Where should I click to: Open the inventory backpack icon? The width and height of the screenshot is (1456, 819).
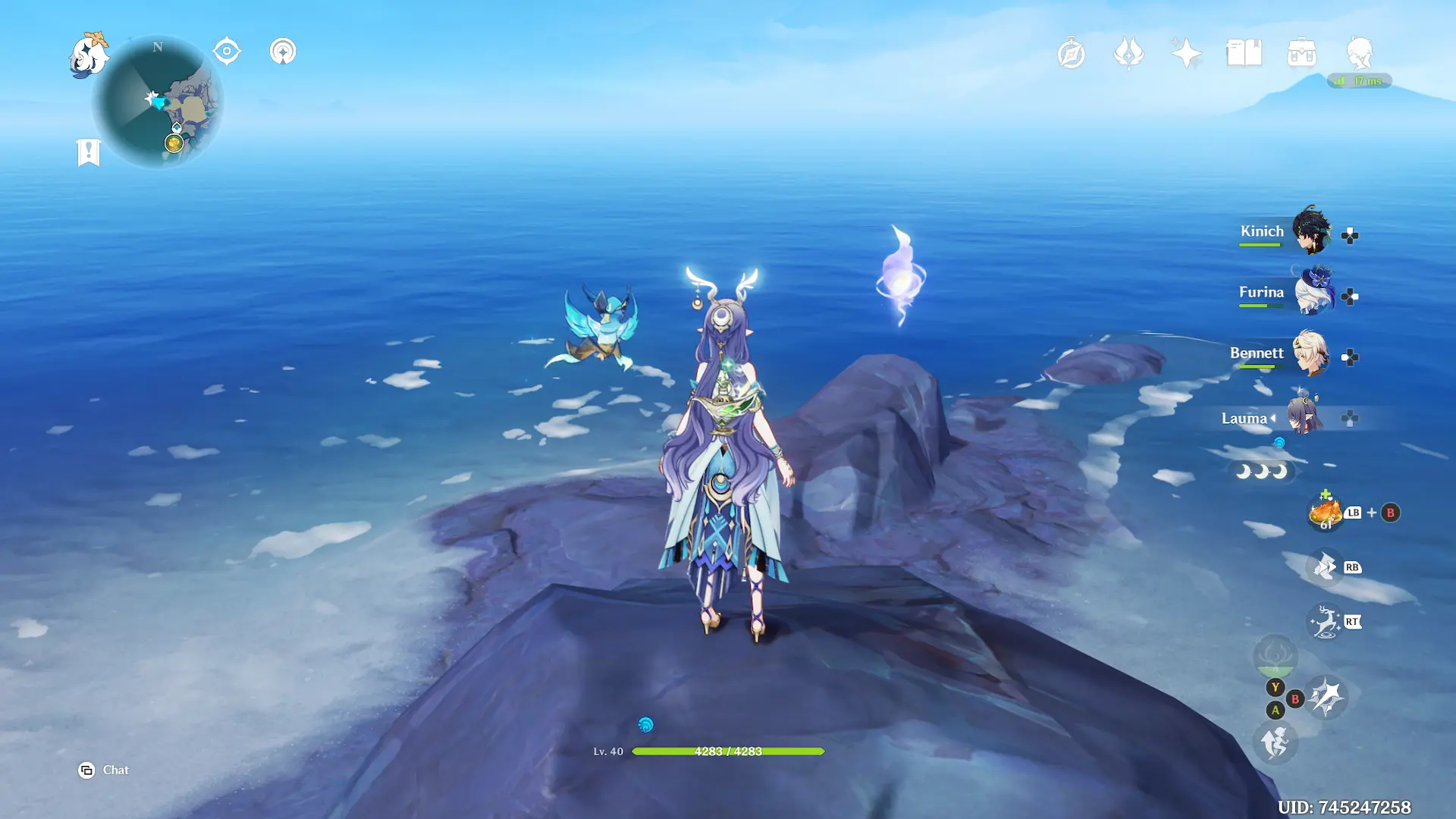tap(1301, 53)
